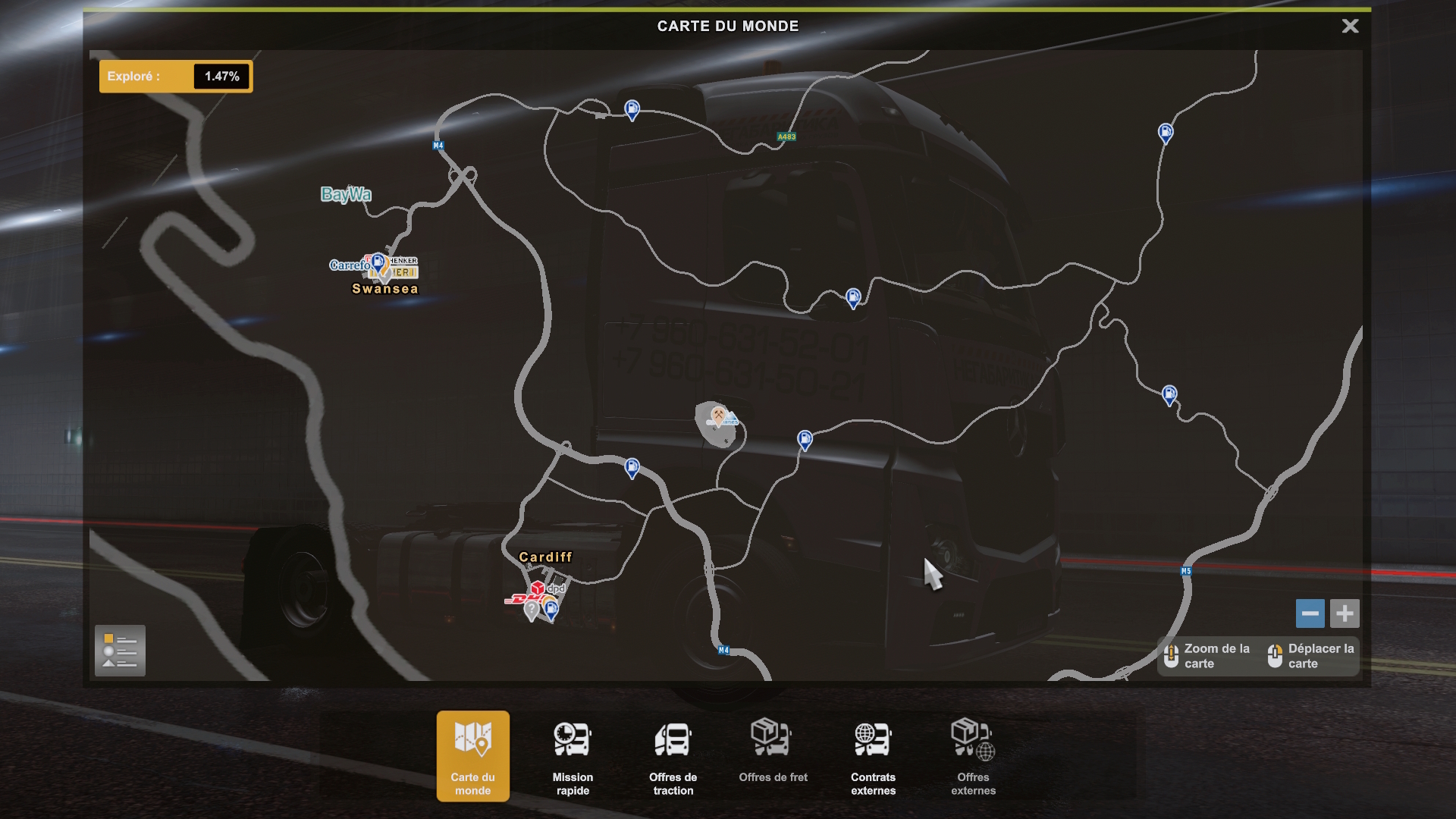The width and height of the screenshot is (1456, 819).
Task: Switch to Offres de fret
Action: coord(773,756)
